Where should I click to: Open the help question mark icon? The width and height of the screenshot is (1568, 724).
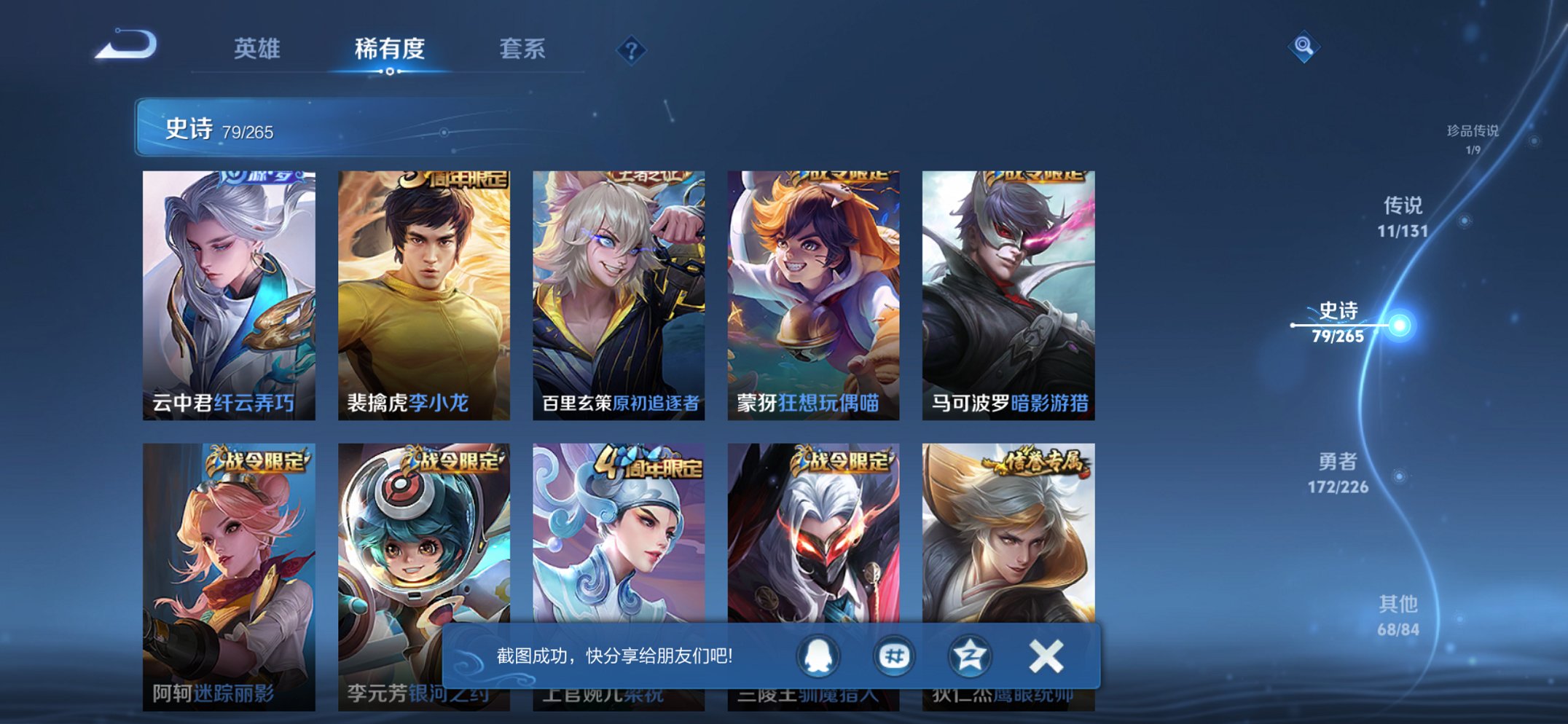[632, 50]
